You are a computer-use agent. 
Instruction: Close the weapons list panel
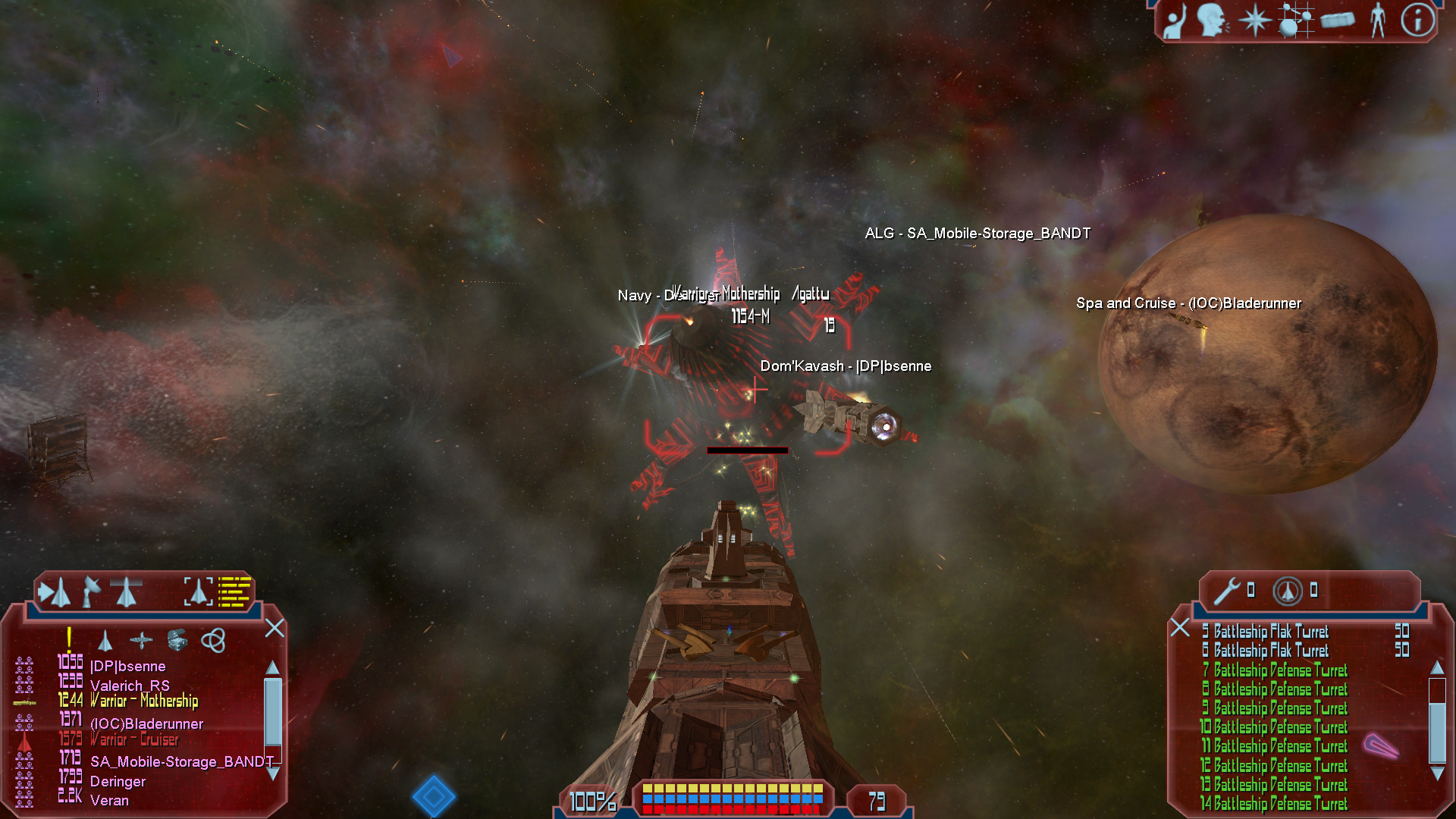(1179, 627)
